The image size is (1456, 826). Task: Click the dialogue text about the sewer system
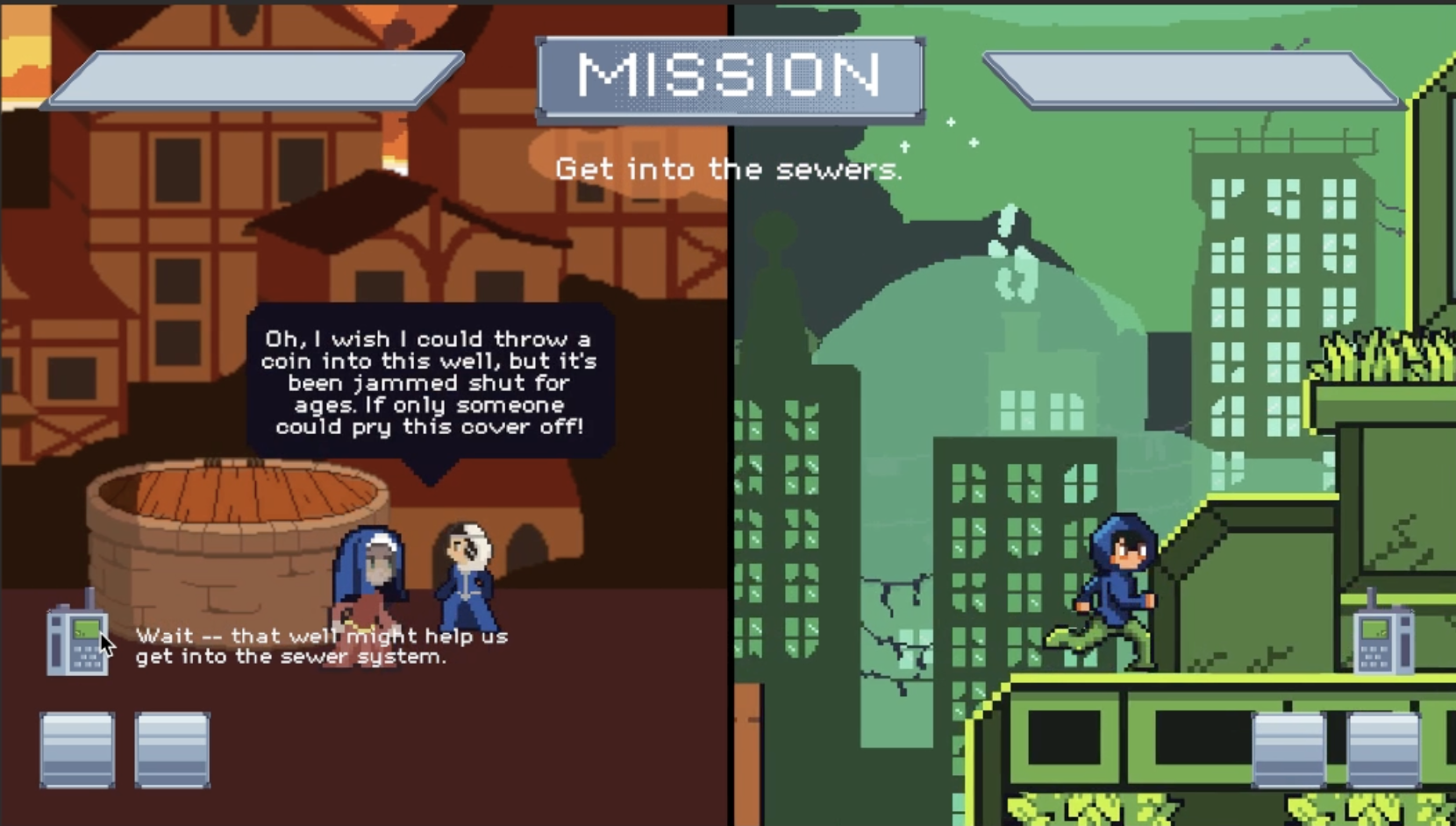pos(320,646)
